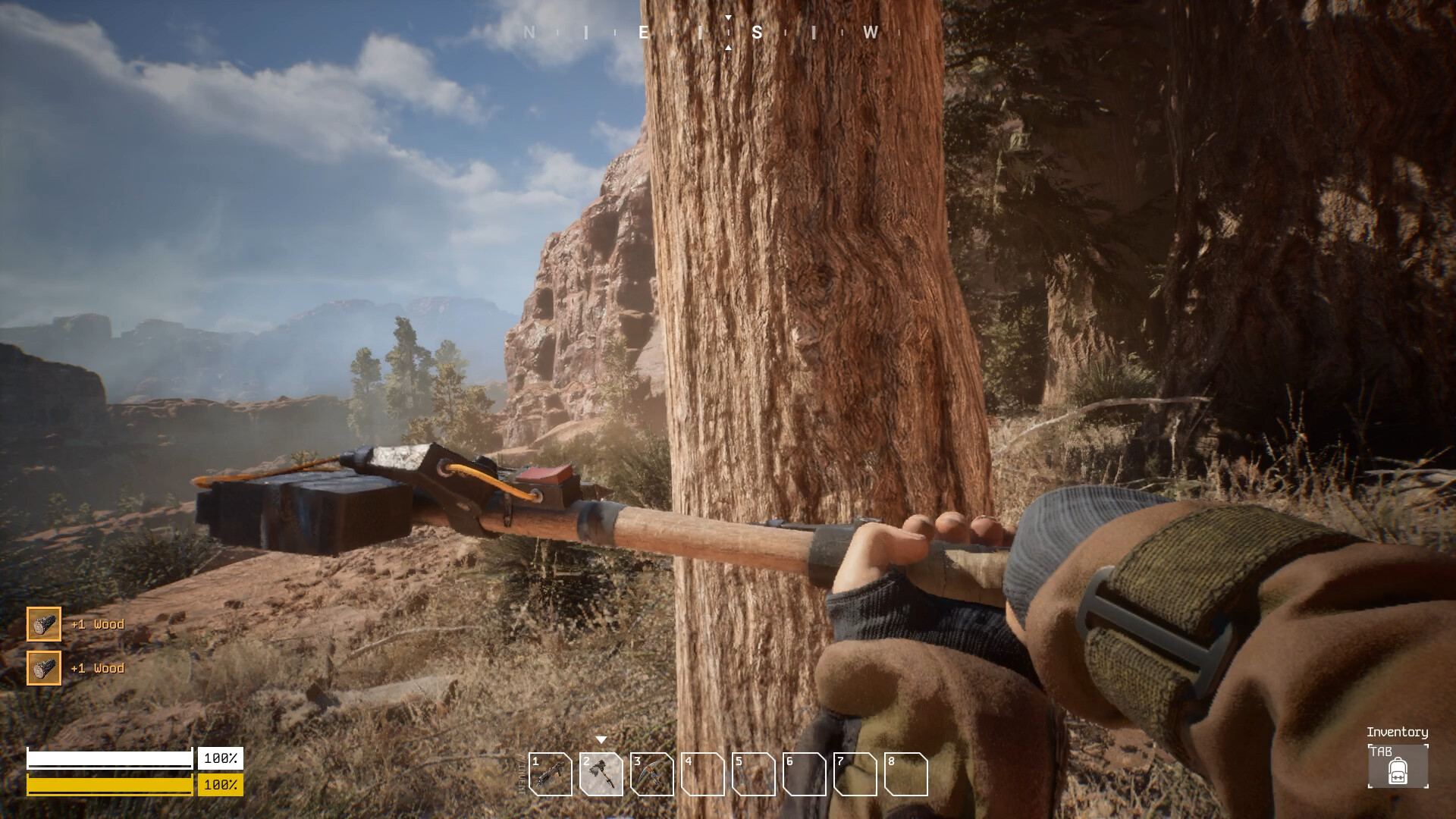Equip the pickaxe in hotbar slot 3
This screenshot has width=1456, height=819.
coord(652,774)
